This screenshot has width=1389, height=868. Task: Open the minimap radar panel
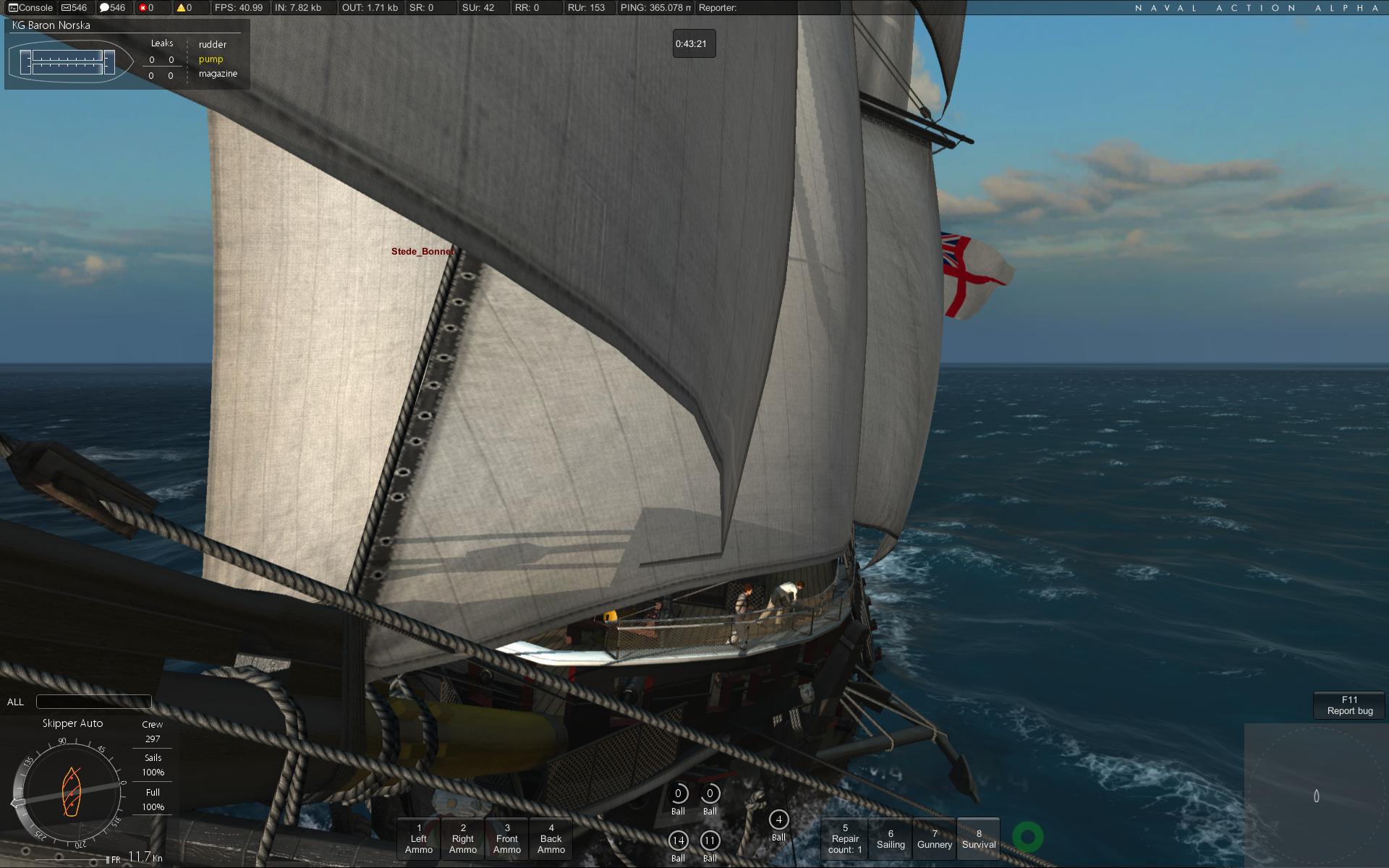(x=1316, y=796)
